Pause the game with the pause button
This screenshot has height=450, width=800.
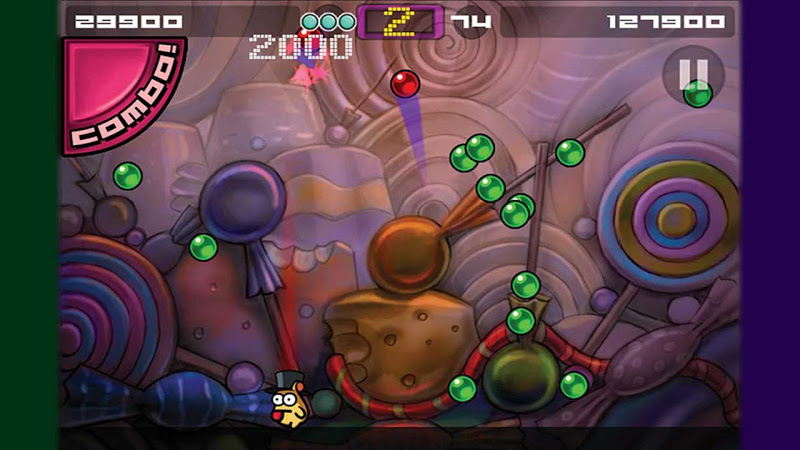695,73
